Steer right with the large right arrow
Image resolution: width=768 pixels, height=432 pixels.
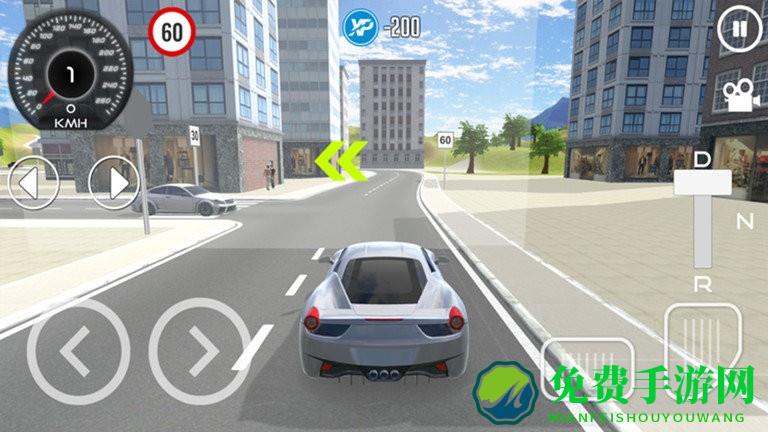pos(199,351)
